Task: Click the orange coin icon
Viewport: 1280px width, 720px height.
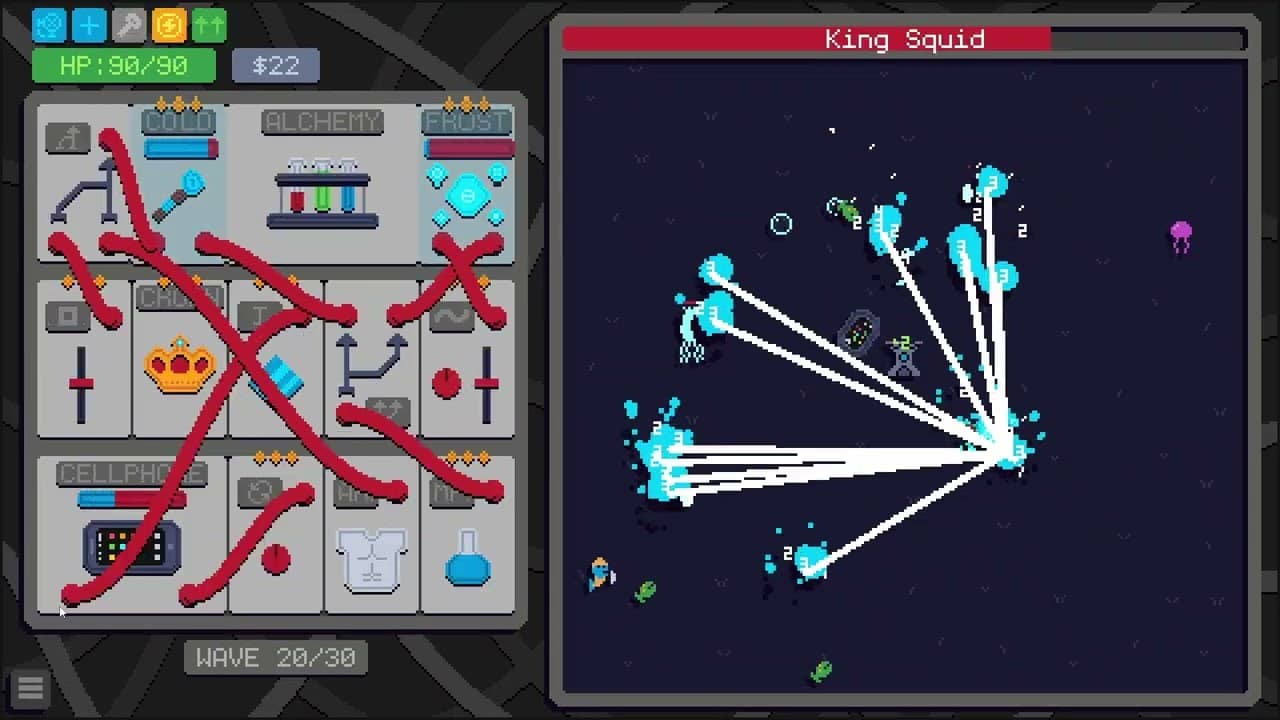Action: (168, 25)
